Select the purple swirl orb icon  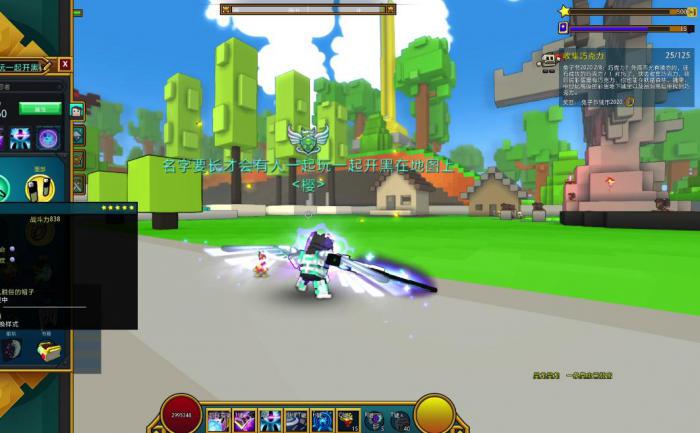(47, 138)
